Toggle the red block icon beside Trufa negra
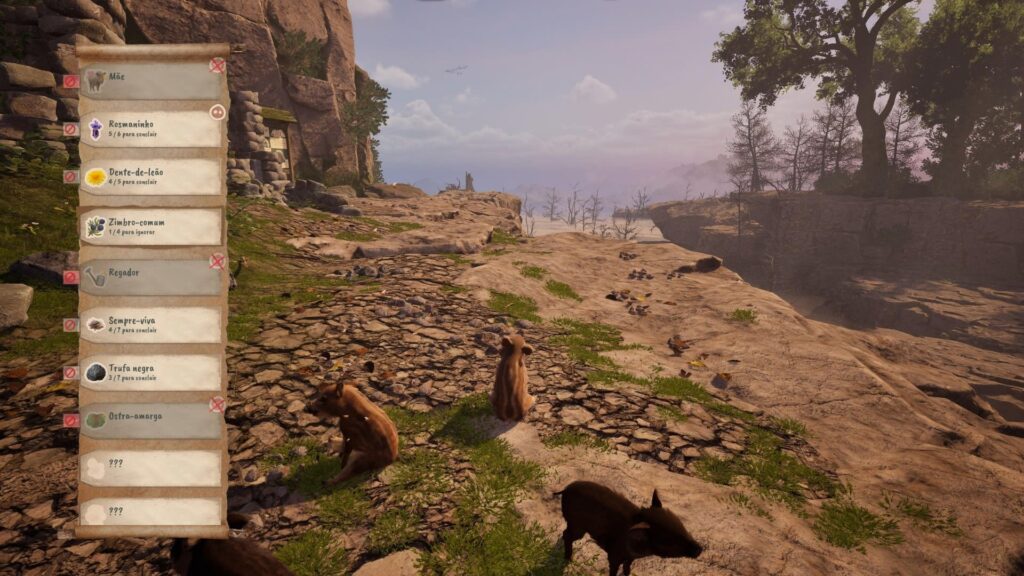The image size is (1024, 576). point(71,372)
